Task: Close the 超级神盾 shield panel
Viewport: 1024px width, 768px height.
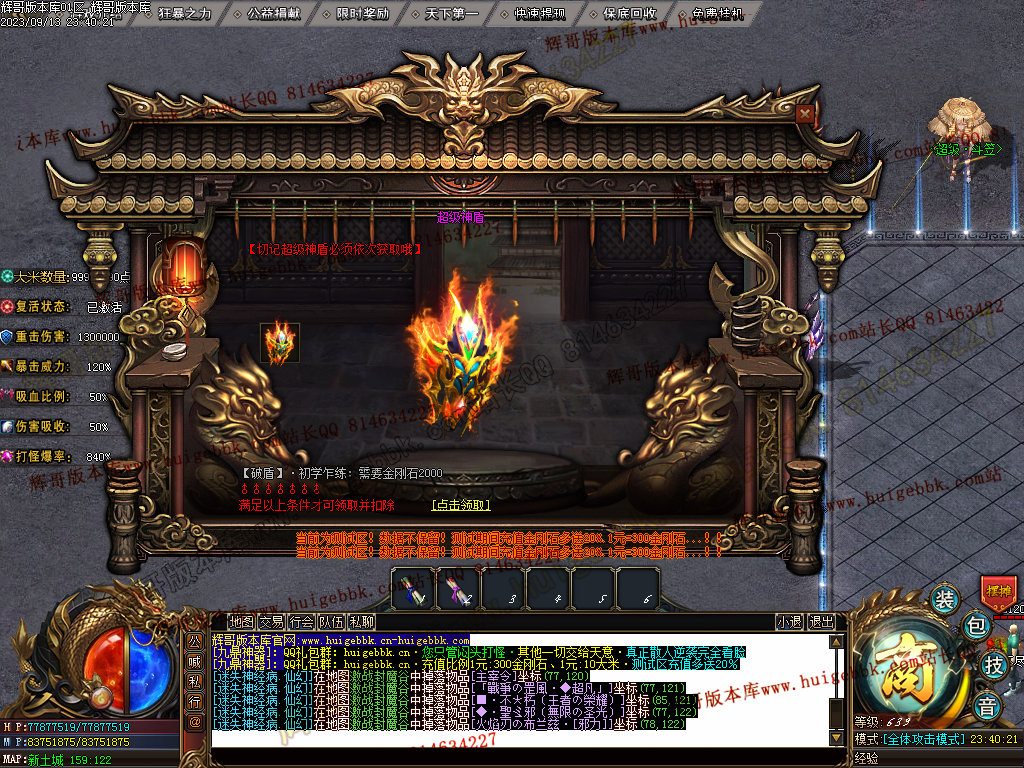Action: (805, 114)
